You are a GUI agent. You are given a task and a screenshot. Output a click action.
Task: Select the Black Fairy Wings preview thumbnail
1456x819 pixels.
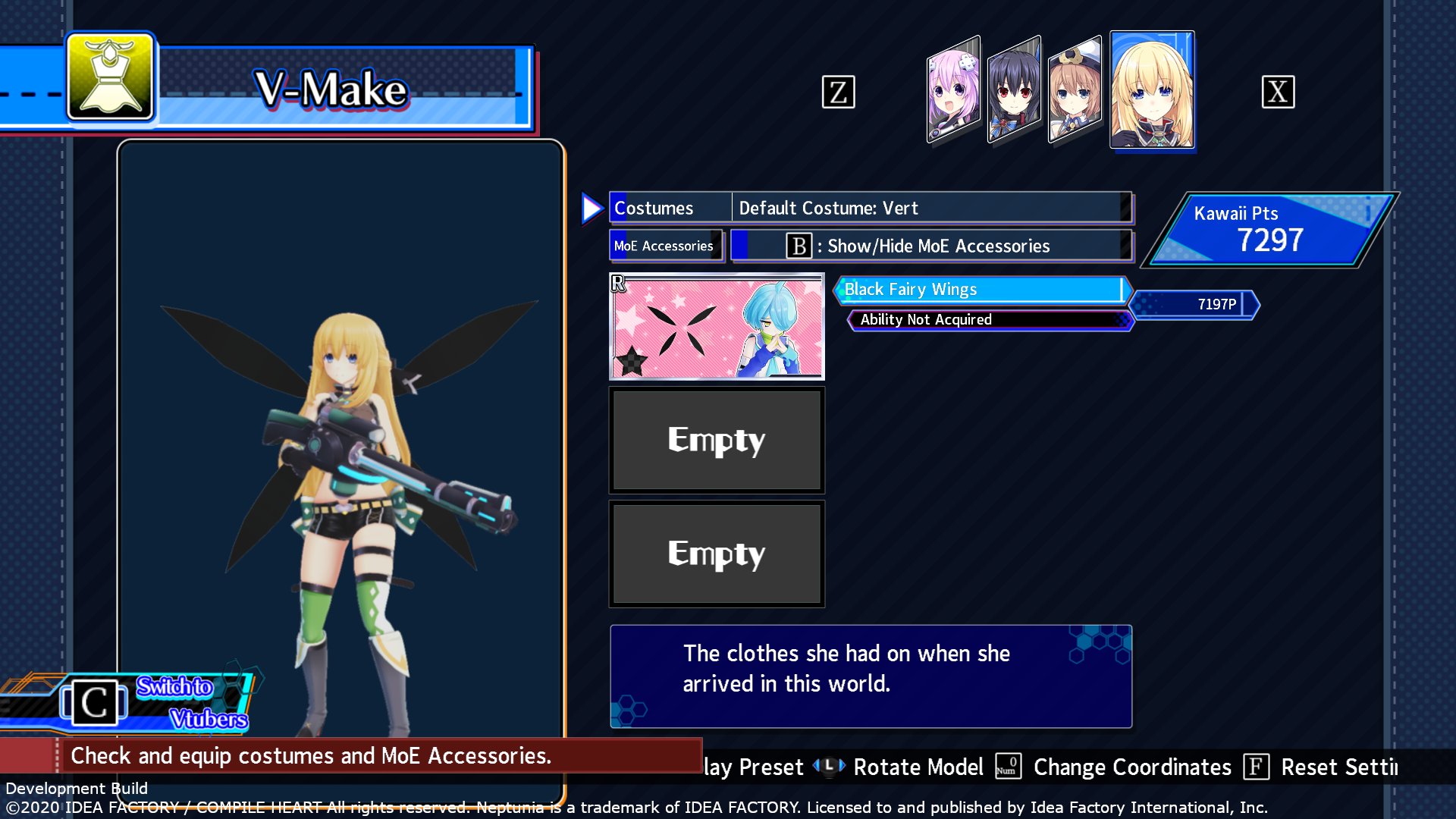pos(716,326)
